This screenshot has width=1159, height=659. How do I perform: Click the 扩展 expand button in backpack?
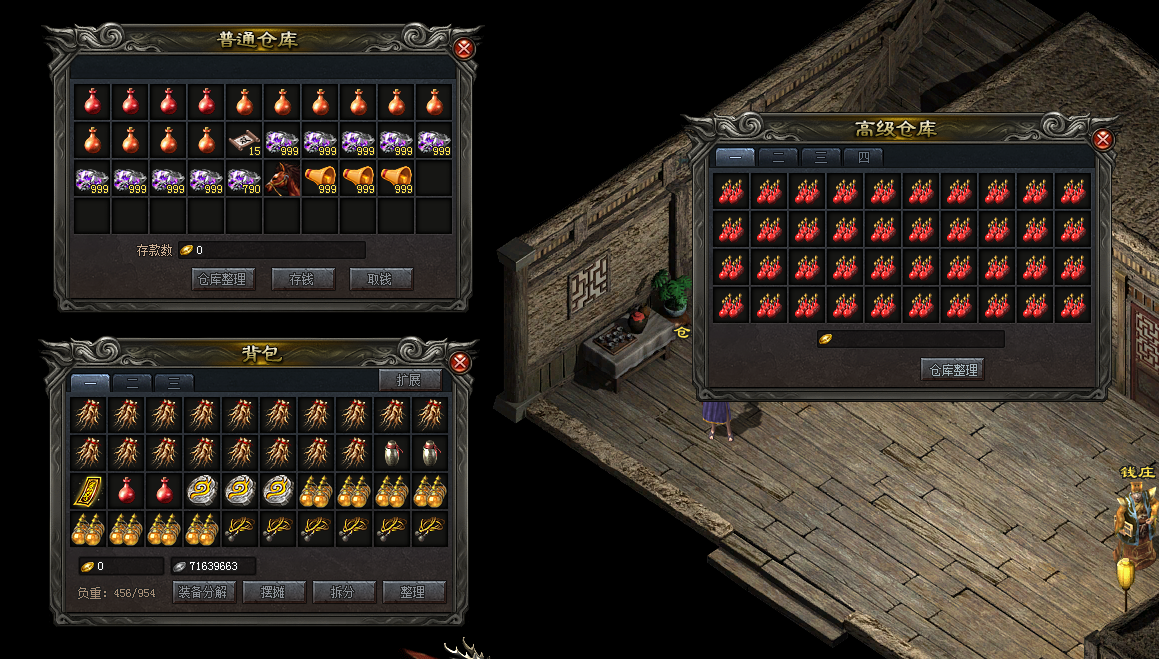[410, 380]
